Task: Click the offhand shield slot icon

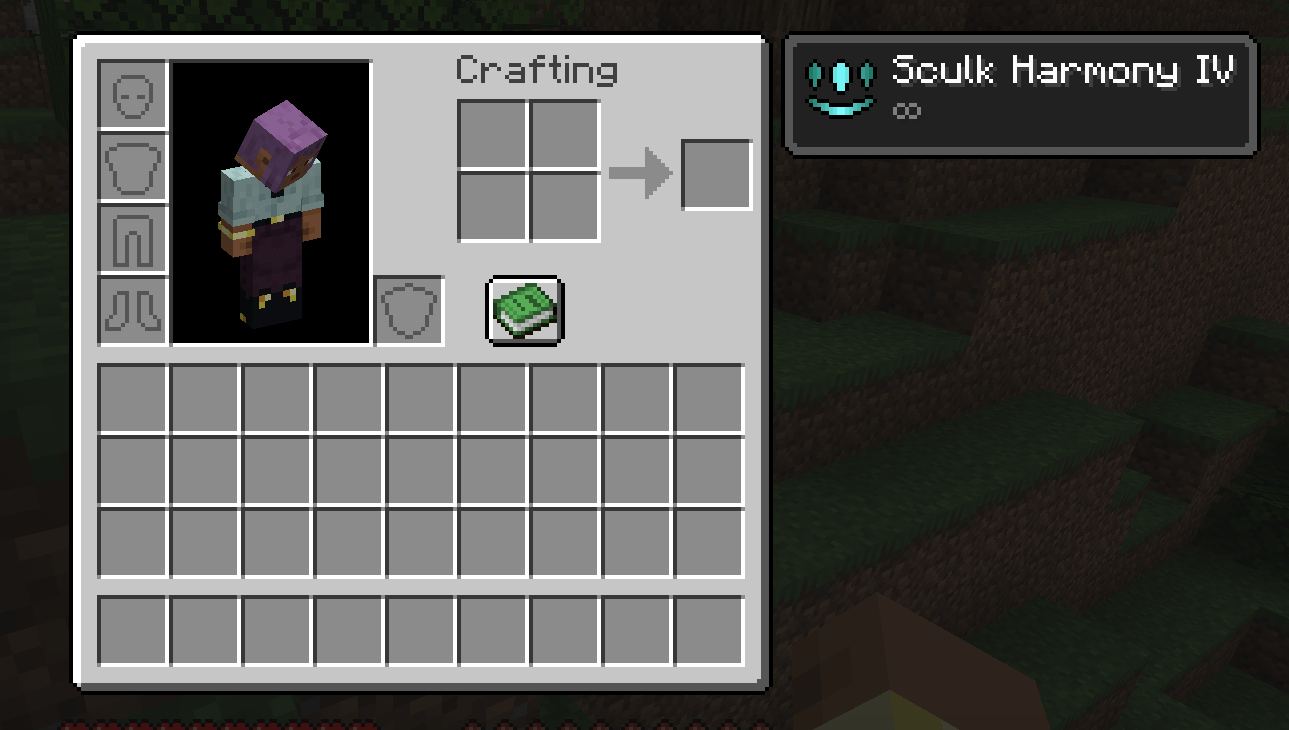Action: tap(407, 310)
